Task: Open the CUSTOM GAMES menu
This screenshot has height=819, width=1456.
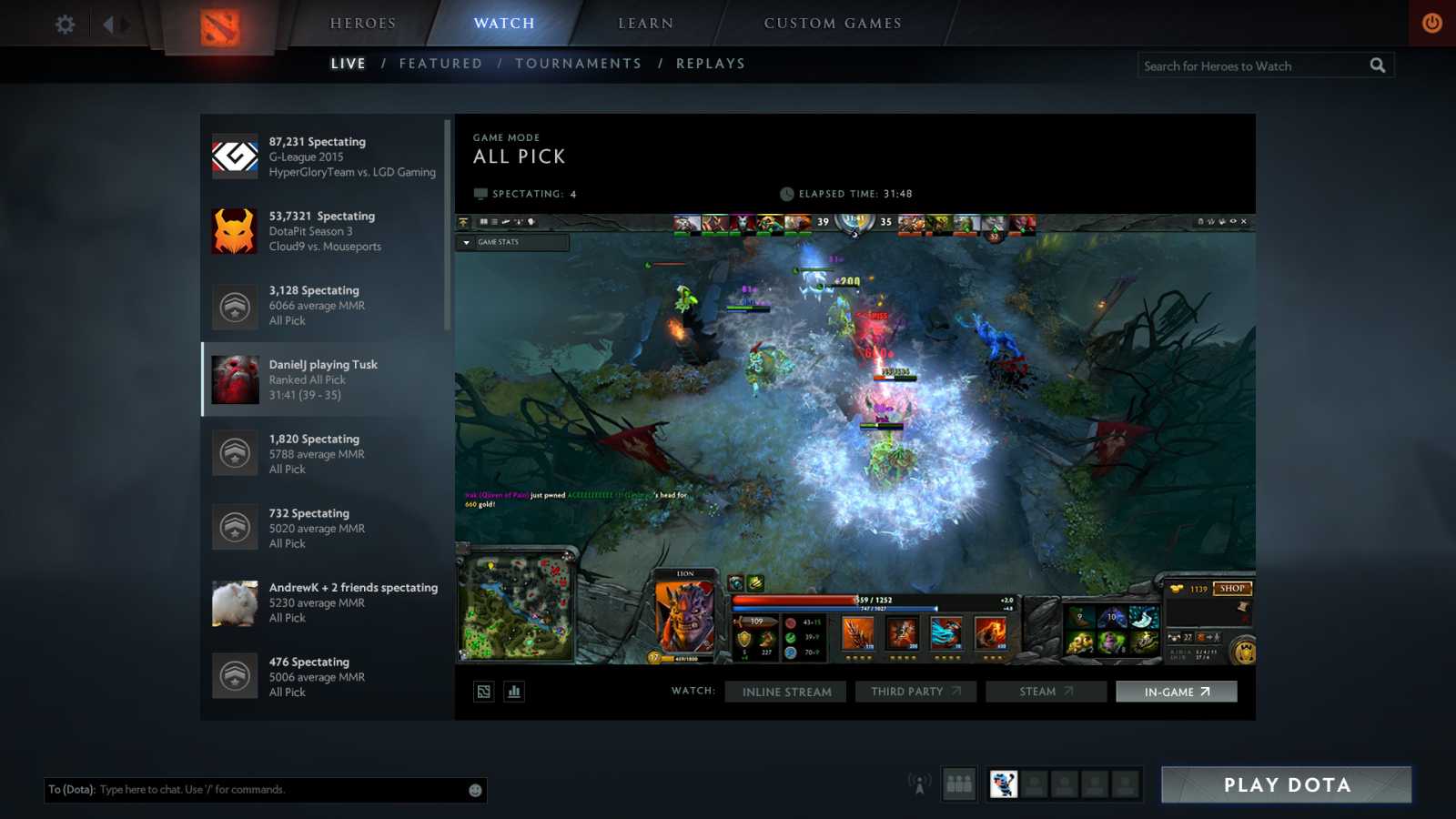Action: tap(833, 23)
